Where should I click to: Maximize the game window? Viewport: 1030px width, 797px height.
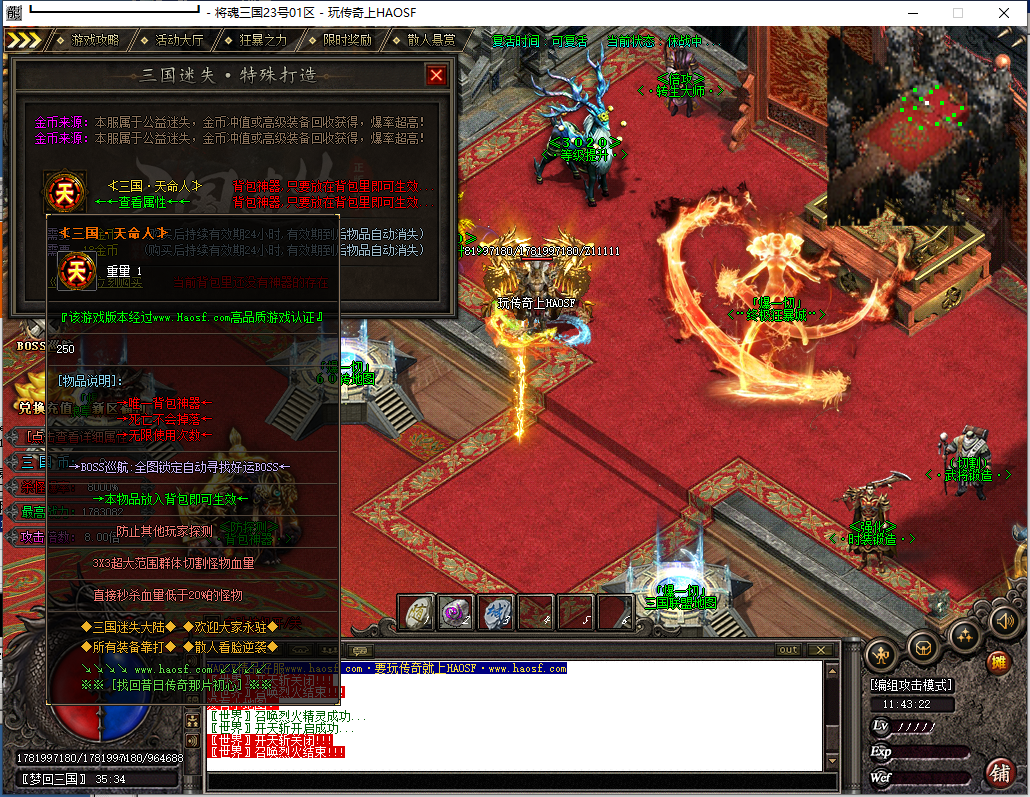click(x=957, y=13)
